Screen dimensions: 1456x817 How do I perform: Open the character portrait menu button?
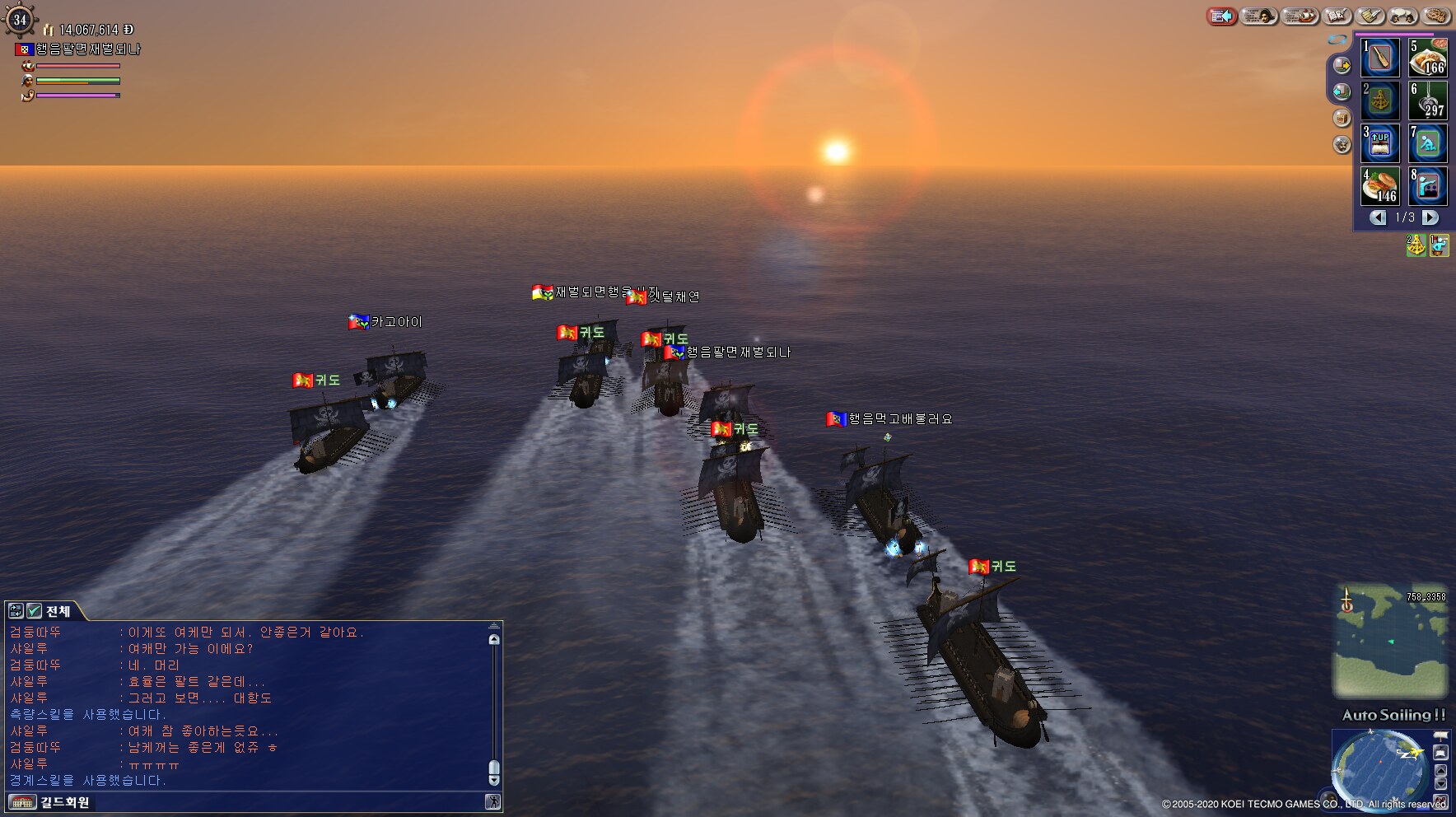[1259, 16]
